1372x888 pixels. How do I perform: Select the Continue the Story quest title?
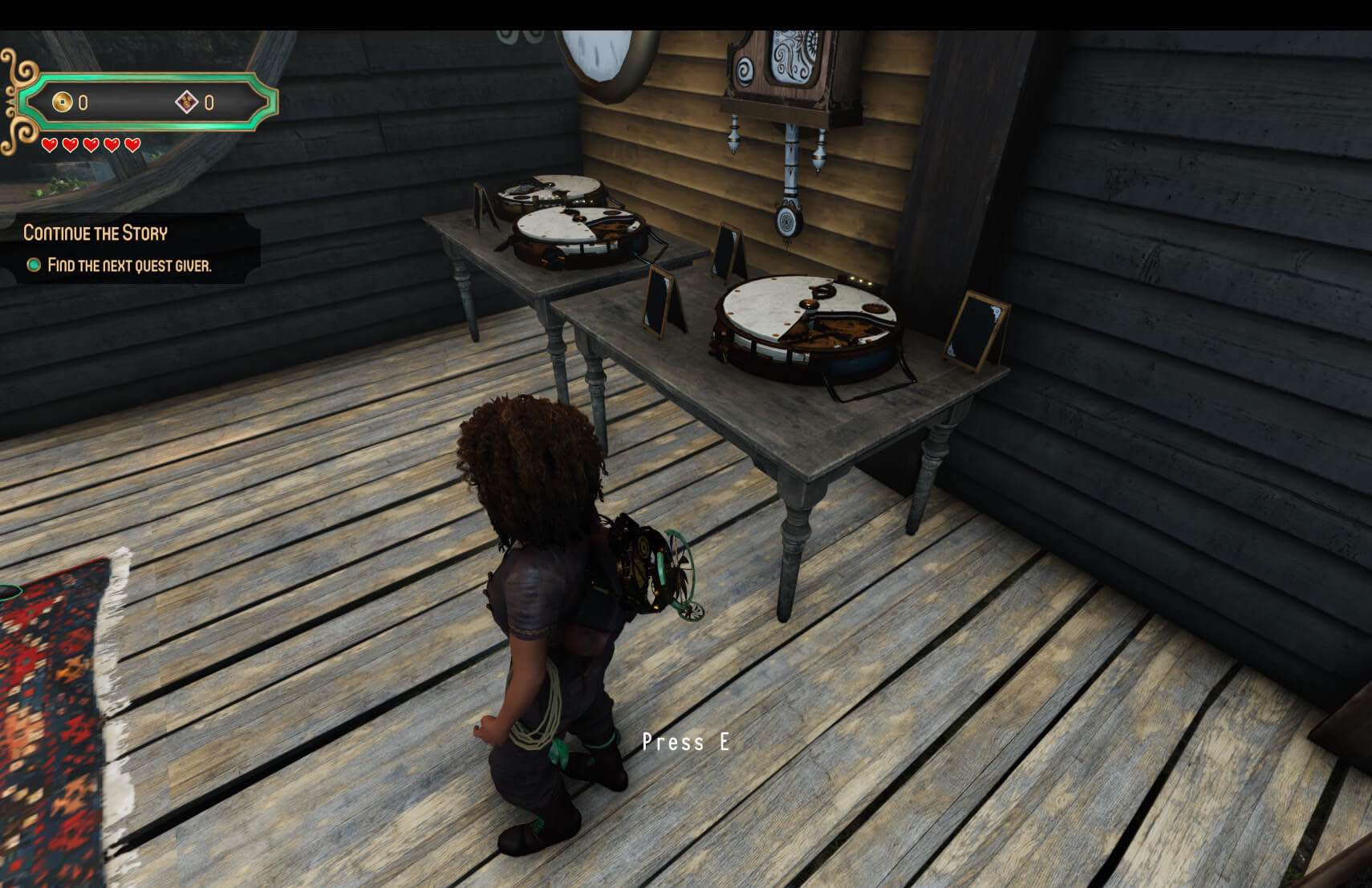point(95,233)
